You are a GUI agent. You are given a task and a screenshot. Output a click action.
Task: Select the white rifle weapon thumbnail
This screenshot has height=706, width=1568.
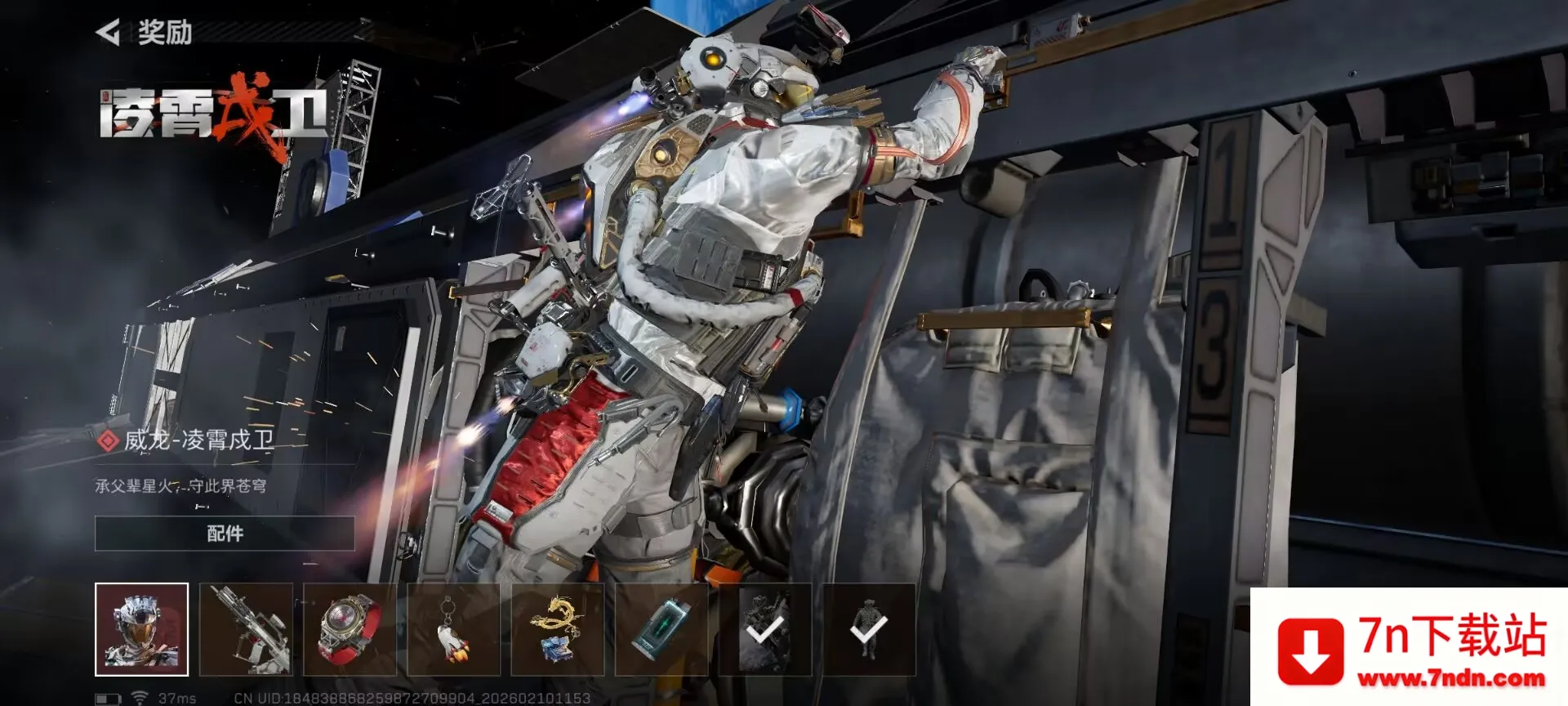pyautogui.click(x=246, y=629)
